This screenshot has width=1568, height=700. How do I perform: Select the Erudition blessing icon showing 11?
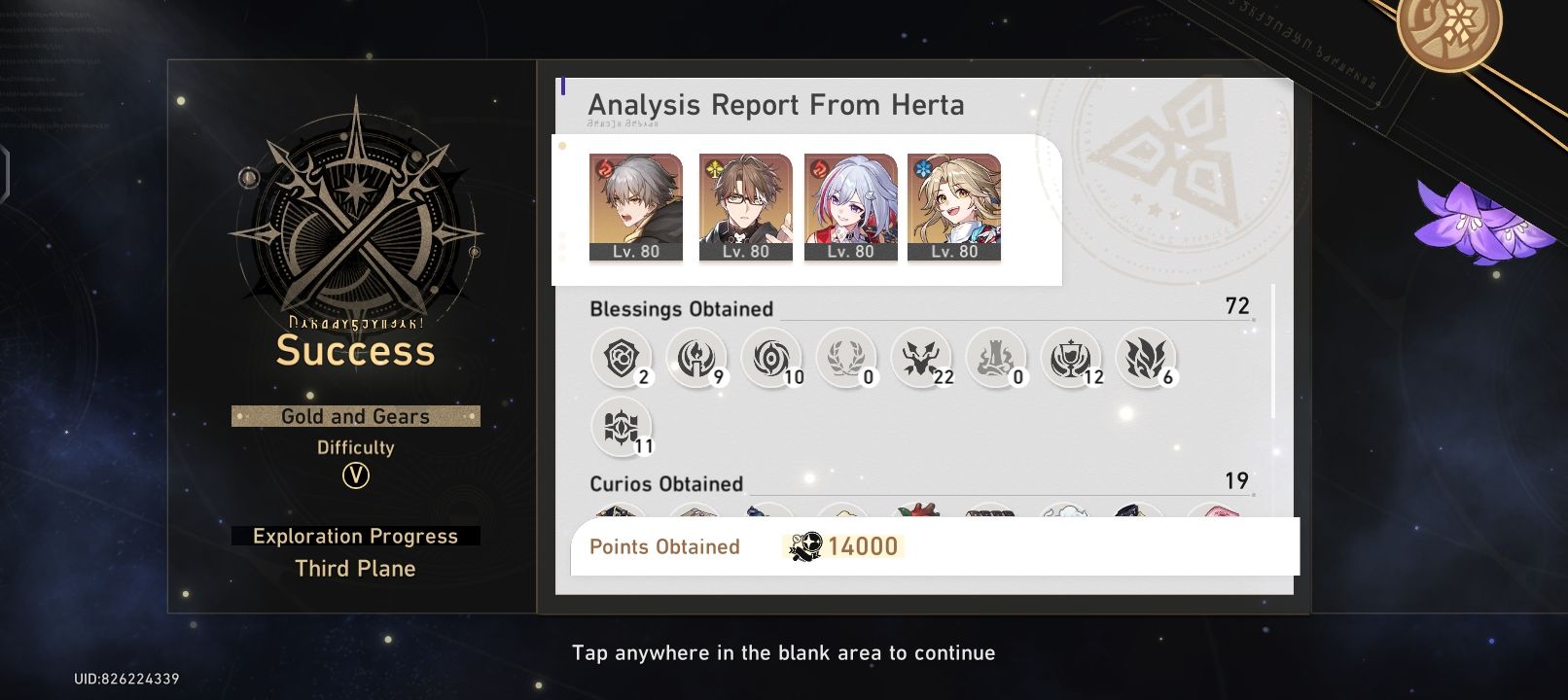point(621,428)
